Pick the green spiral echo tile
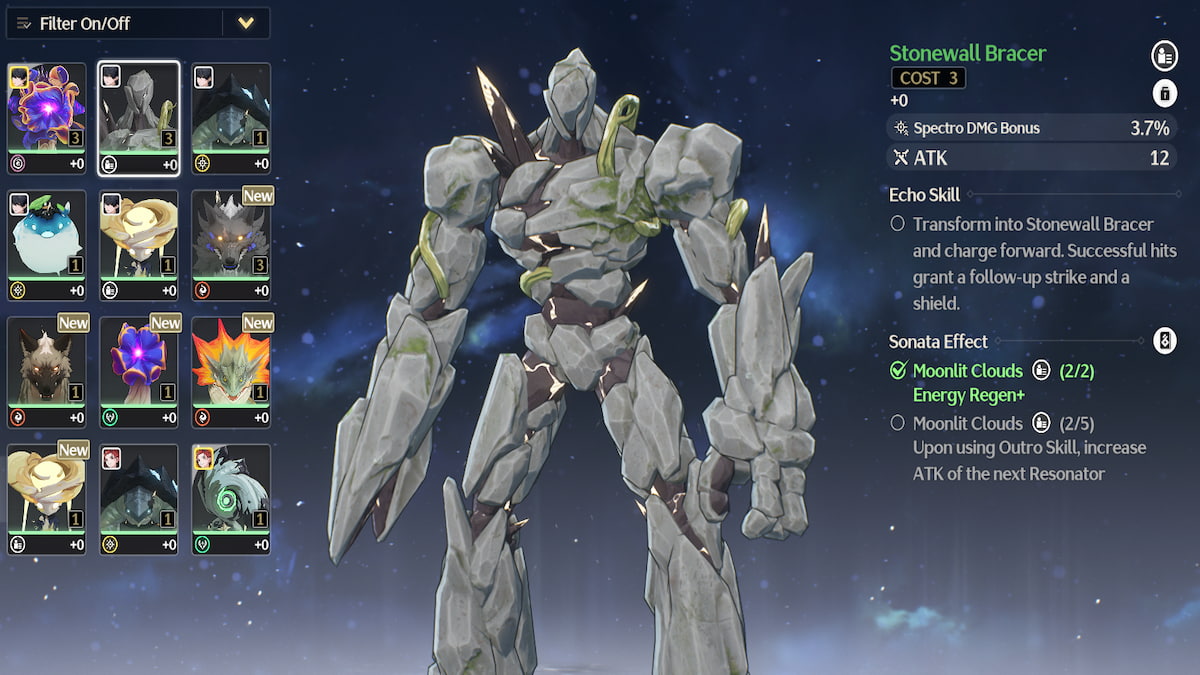The width and height of the screenshot is (1200, 675). (x=231, y=499)
